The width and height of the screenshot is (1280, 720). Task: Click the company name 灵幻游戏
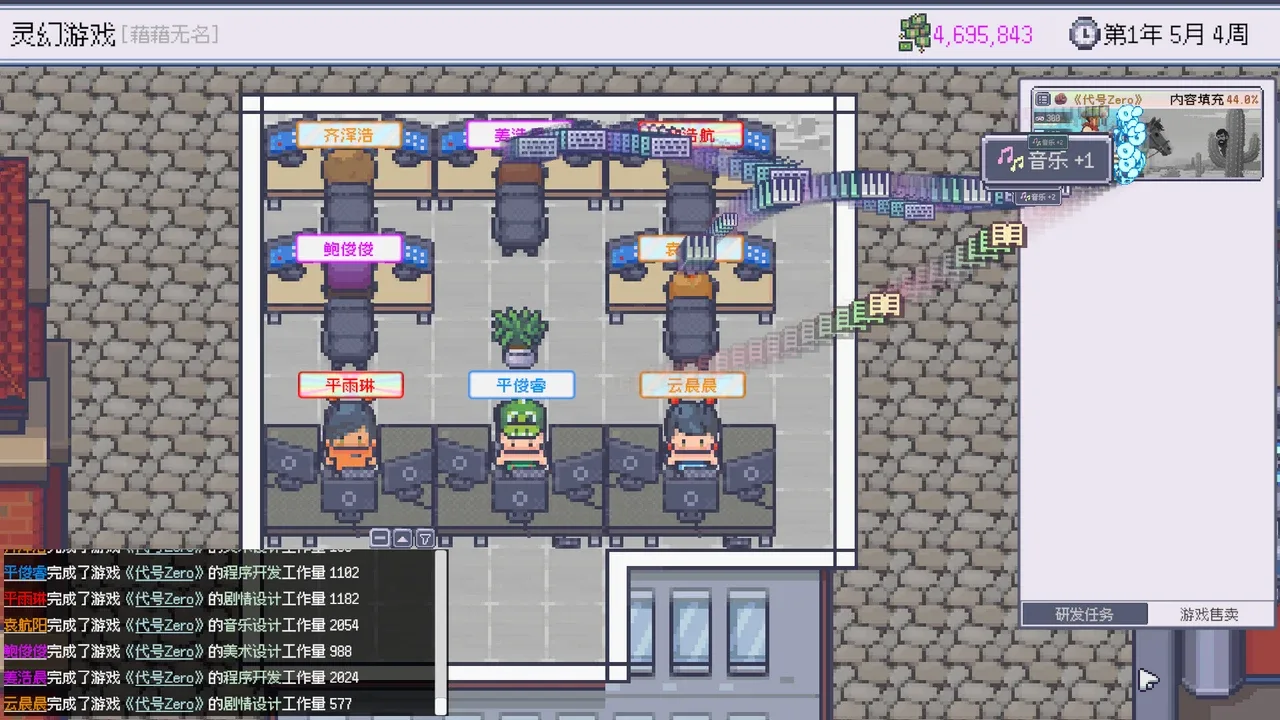[63, 35]
